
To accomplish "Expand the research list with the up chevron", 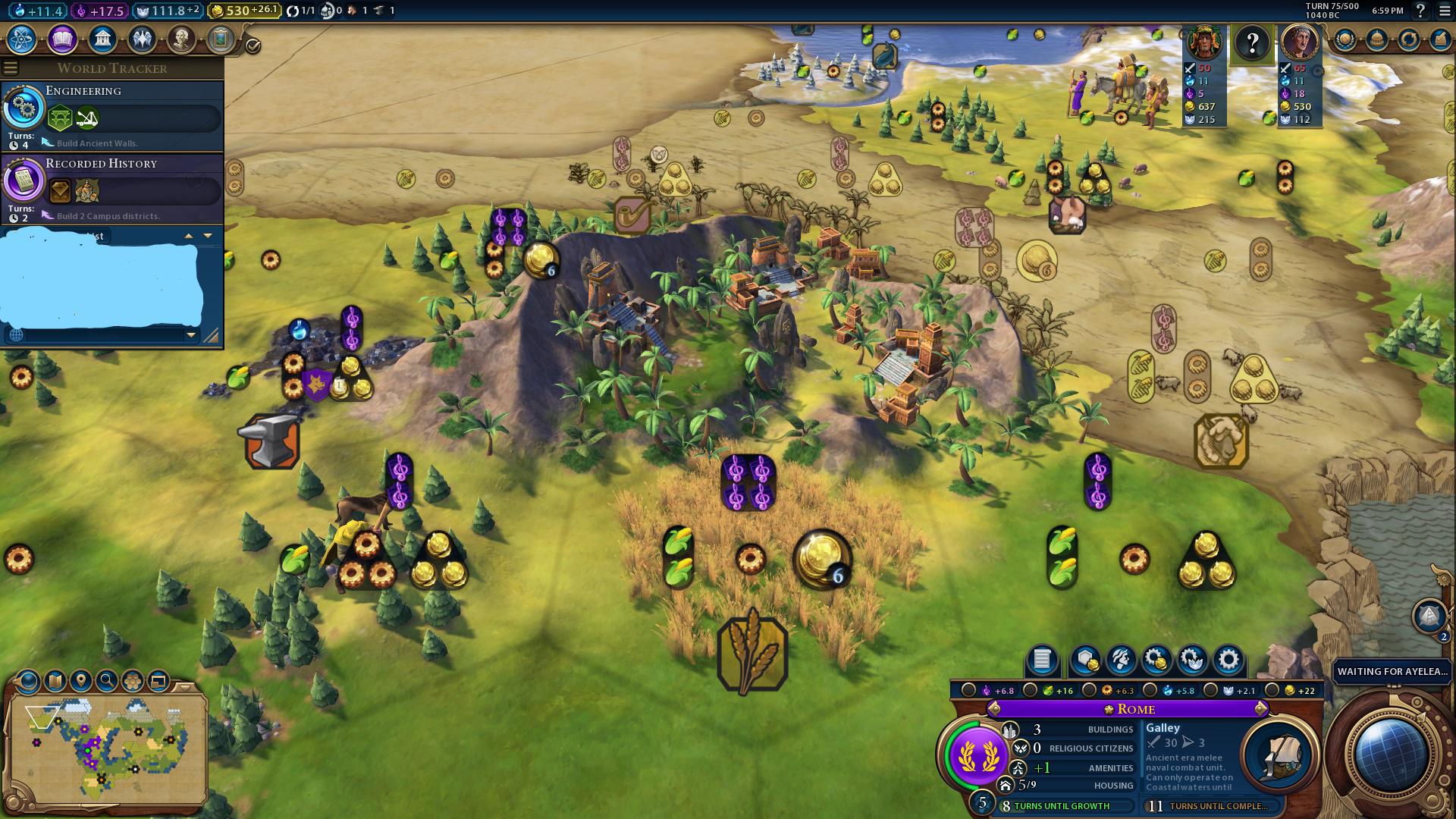I will click(188, 236).
